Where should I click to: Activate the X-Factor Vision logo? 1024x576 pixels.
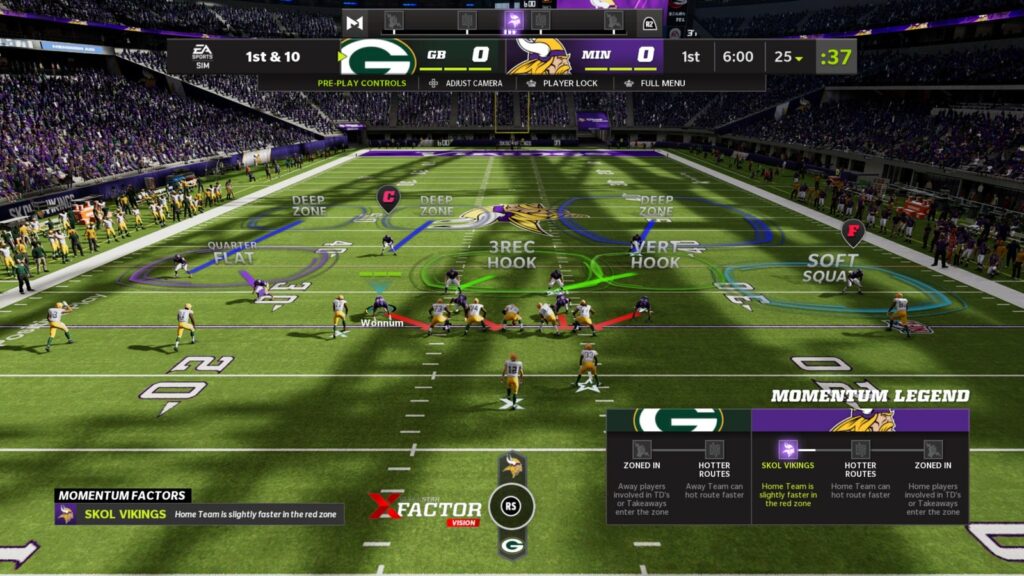click(x=426, y=508)
